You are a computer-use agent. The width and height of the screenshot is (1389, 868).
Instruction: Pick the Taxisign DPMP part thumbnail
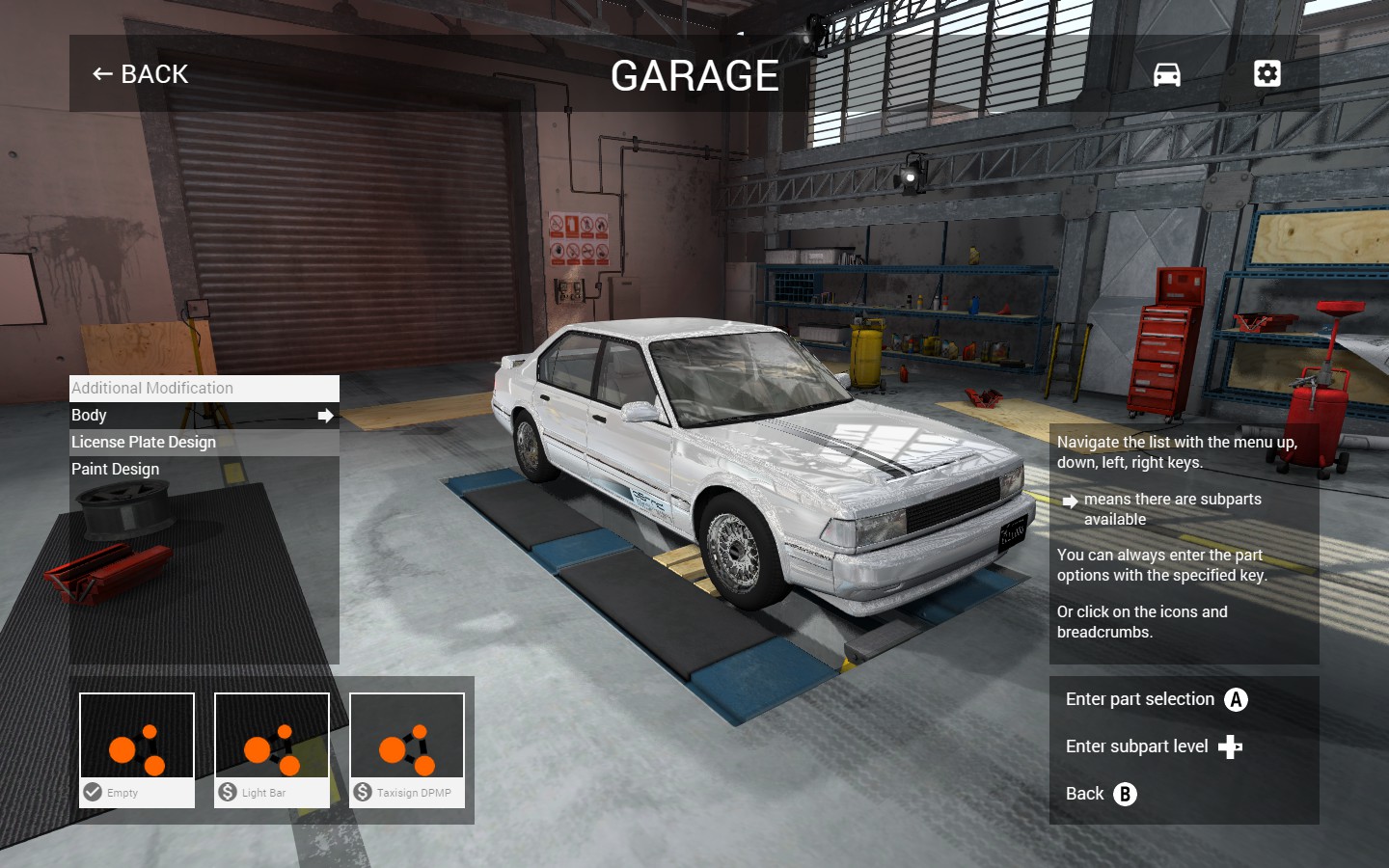tap(407, 749)
